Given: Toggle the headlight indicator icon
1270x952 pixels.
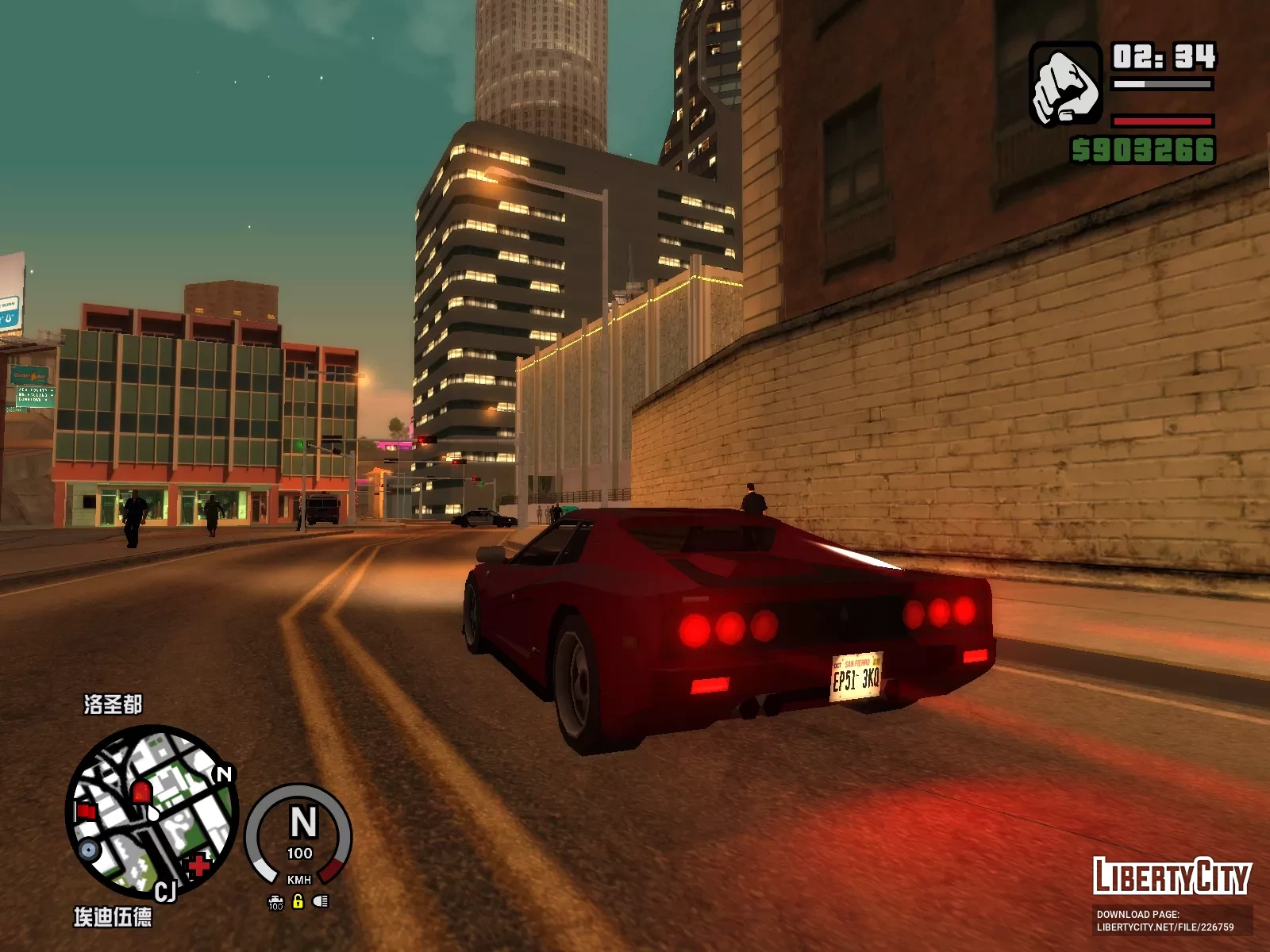Looking at the screenshot, I should click(321, 901).
